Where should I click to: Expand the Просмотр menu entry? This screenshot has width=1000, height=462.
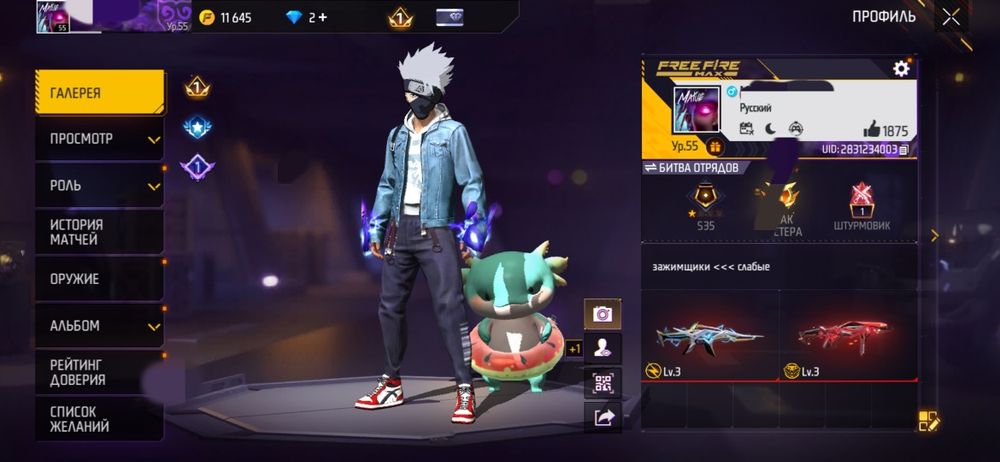click(100, 139)
